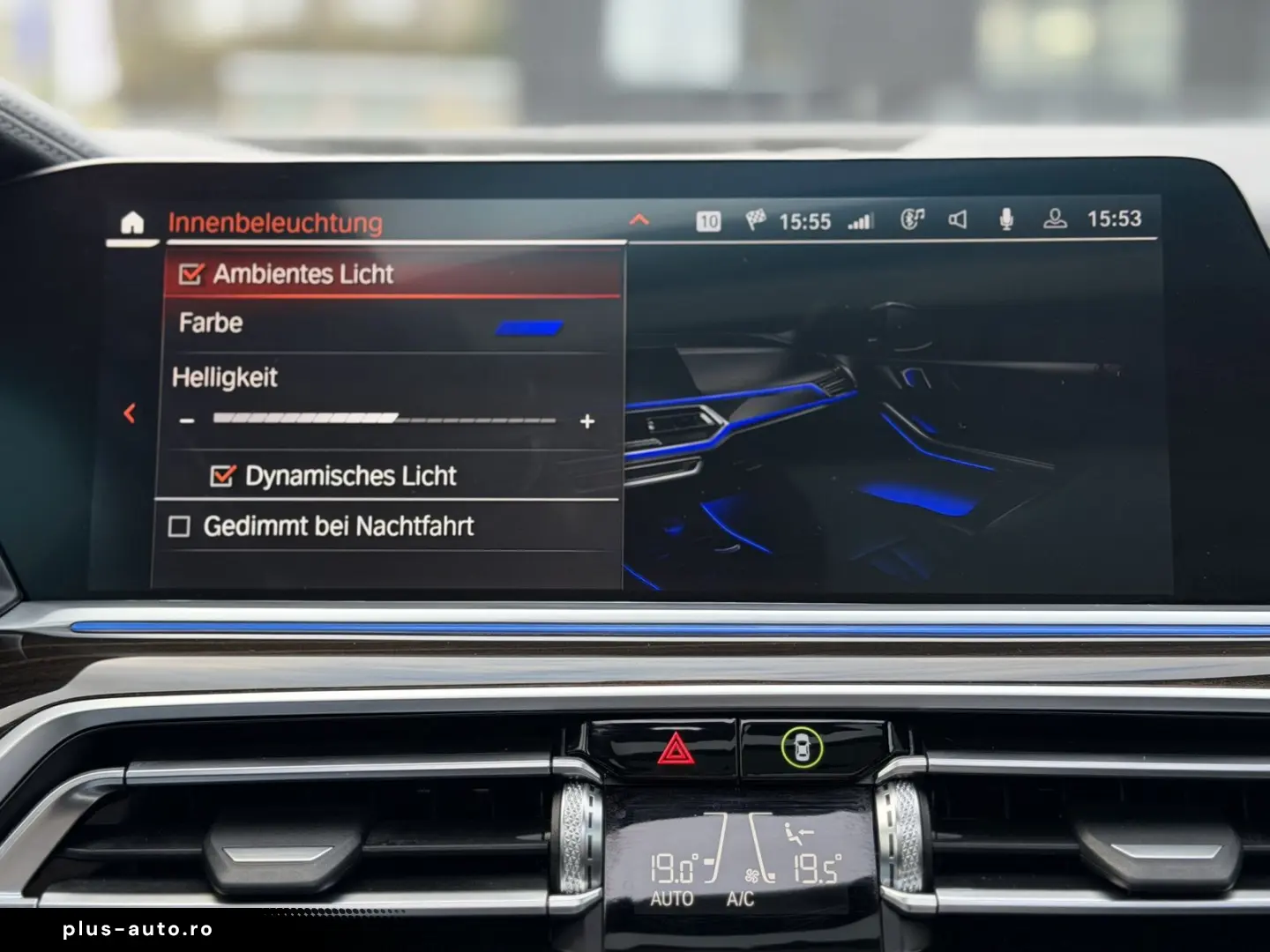Decrease Helligkeit with the minus button

186,421
